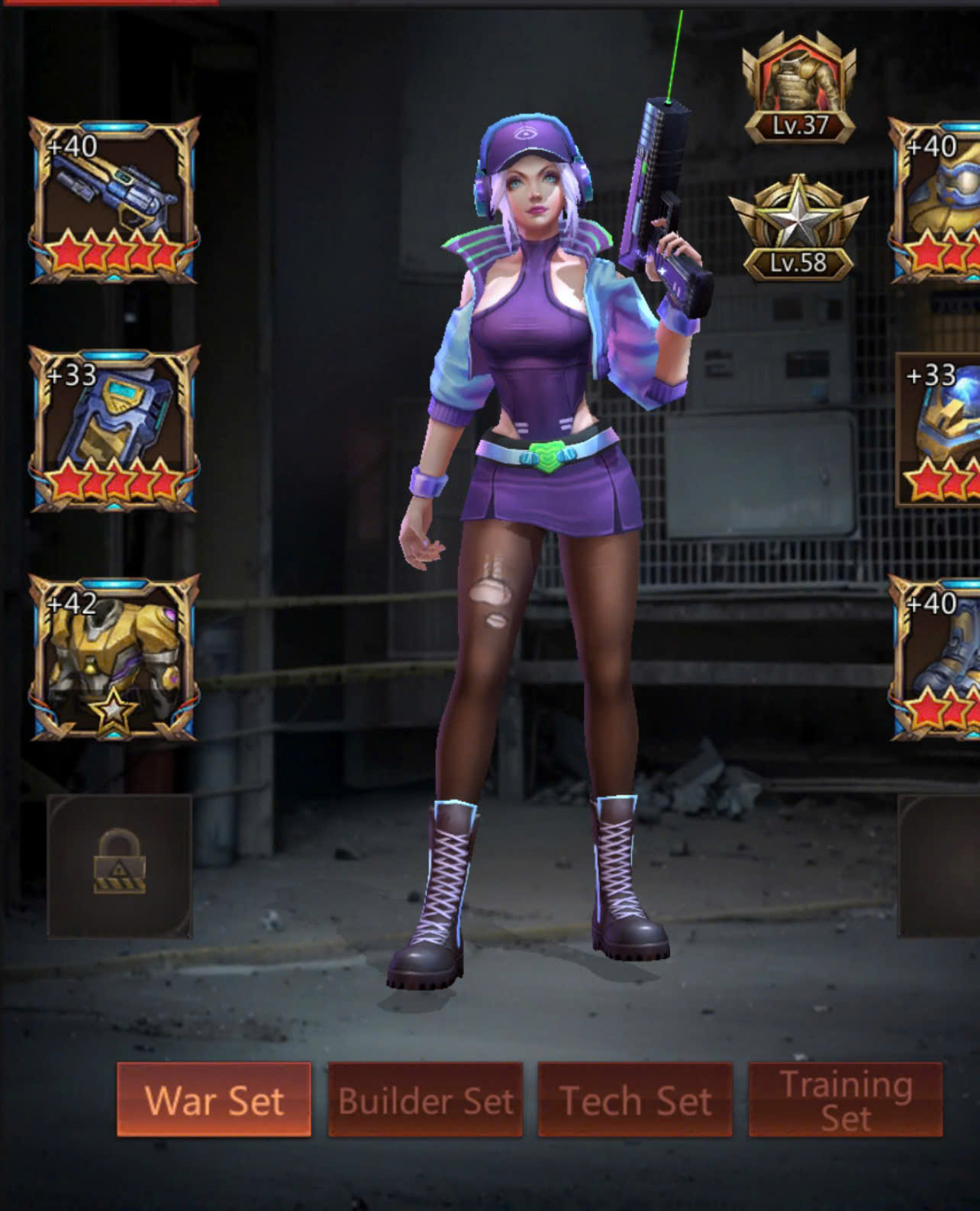Open the Lv.37 armor vest badge
980x1211 pixels.
tap(799, 88)
